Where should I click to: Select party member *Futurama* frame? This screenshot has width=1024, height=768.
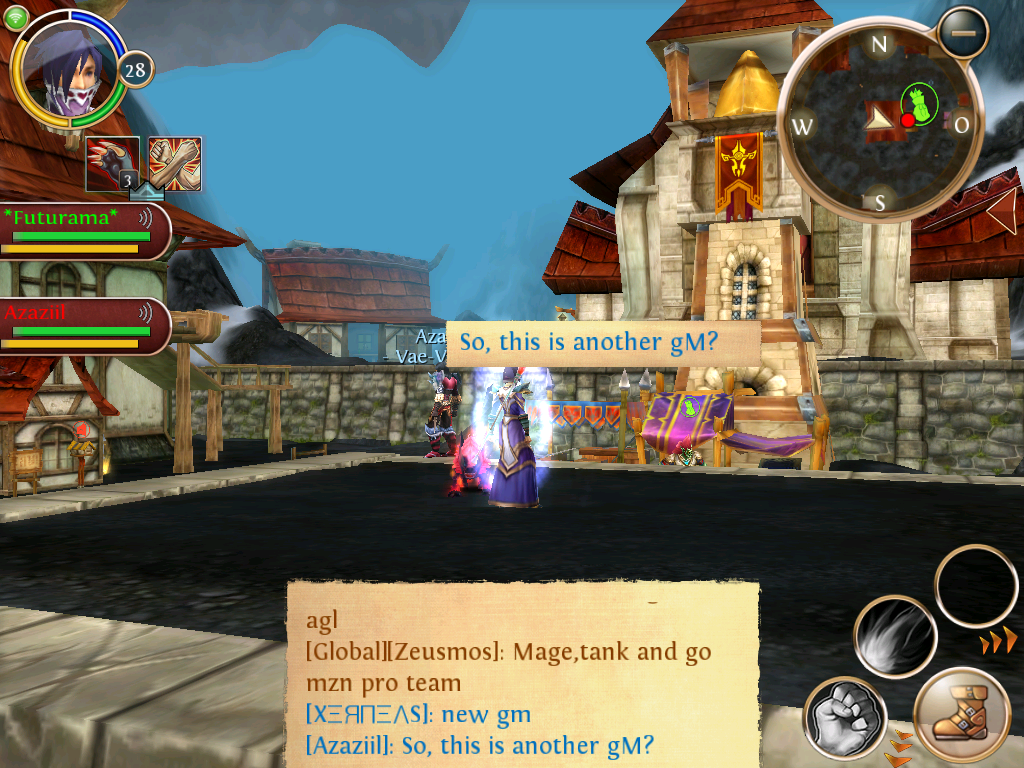pos(80,230)
